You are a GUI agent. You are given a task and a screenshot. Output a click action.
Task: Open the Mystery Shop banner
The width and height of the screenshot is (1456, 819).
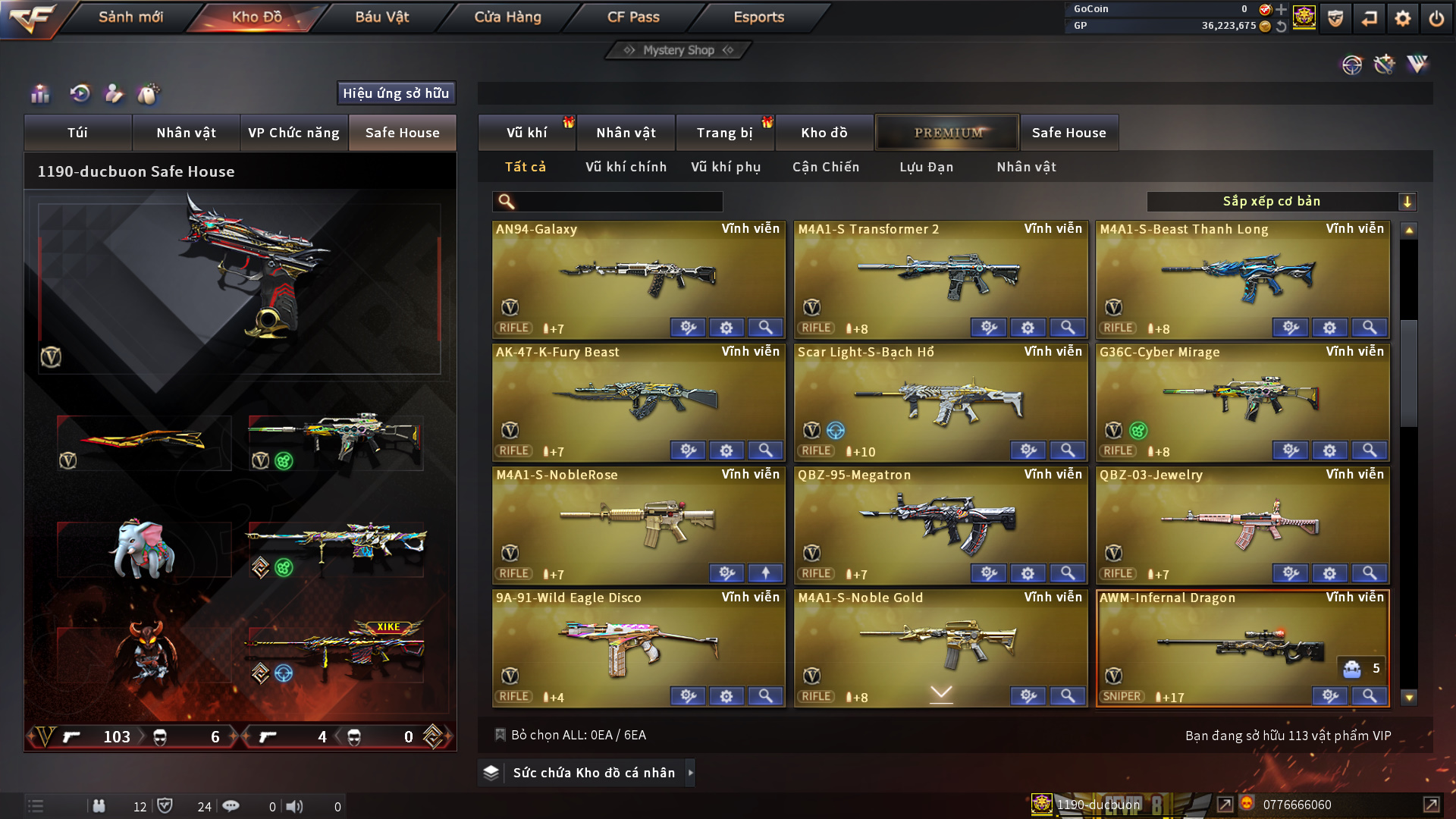[x=679, y=50]
